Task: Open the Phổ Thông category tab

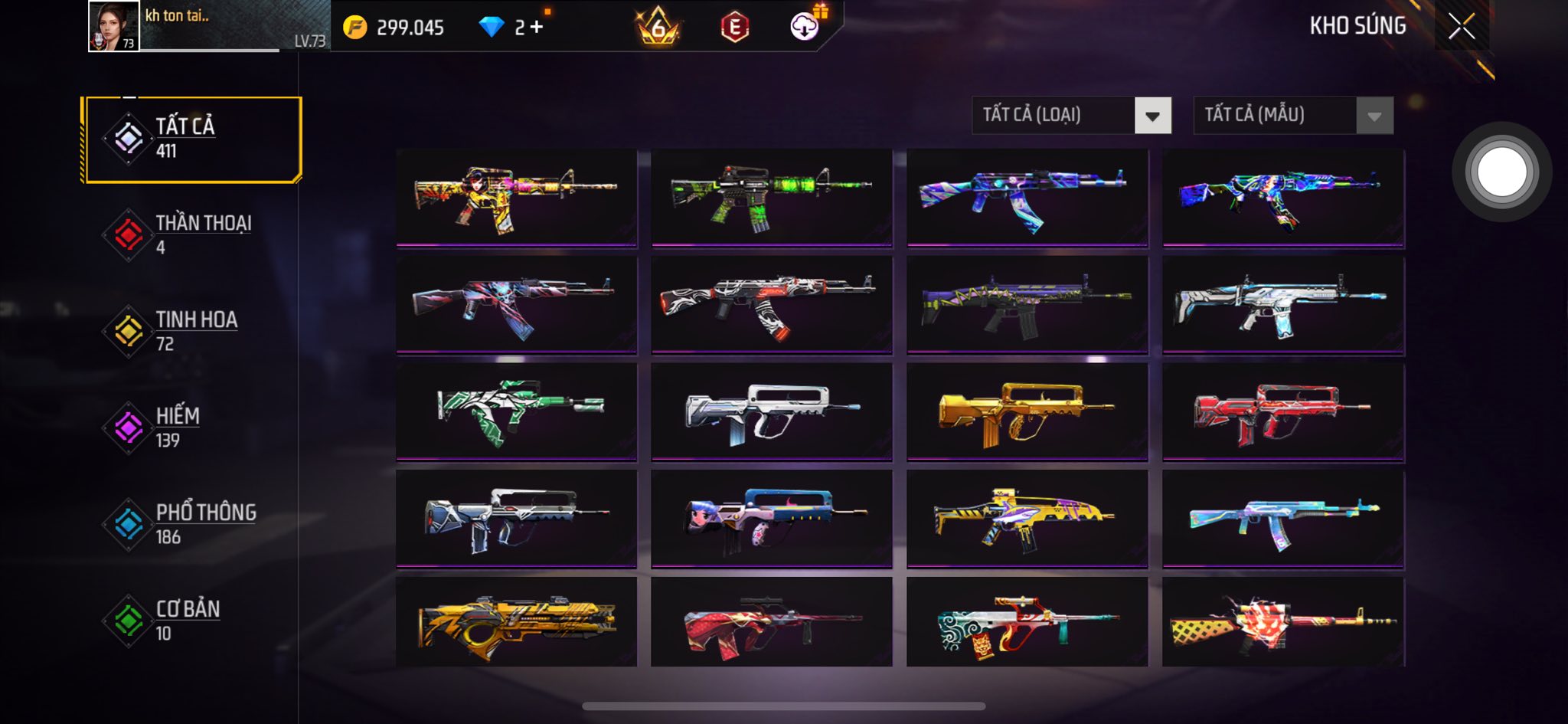Action: [191, 524]
